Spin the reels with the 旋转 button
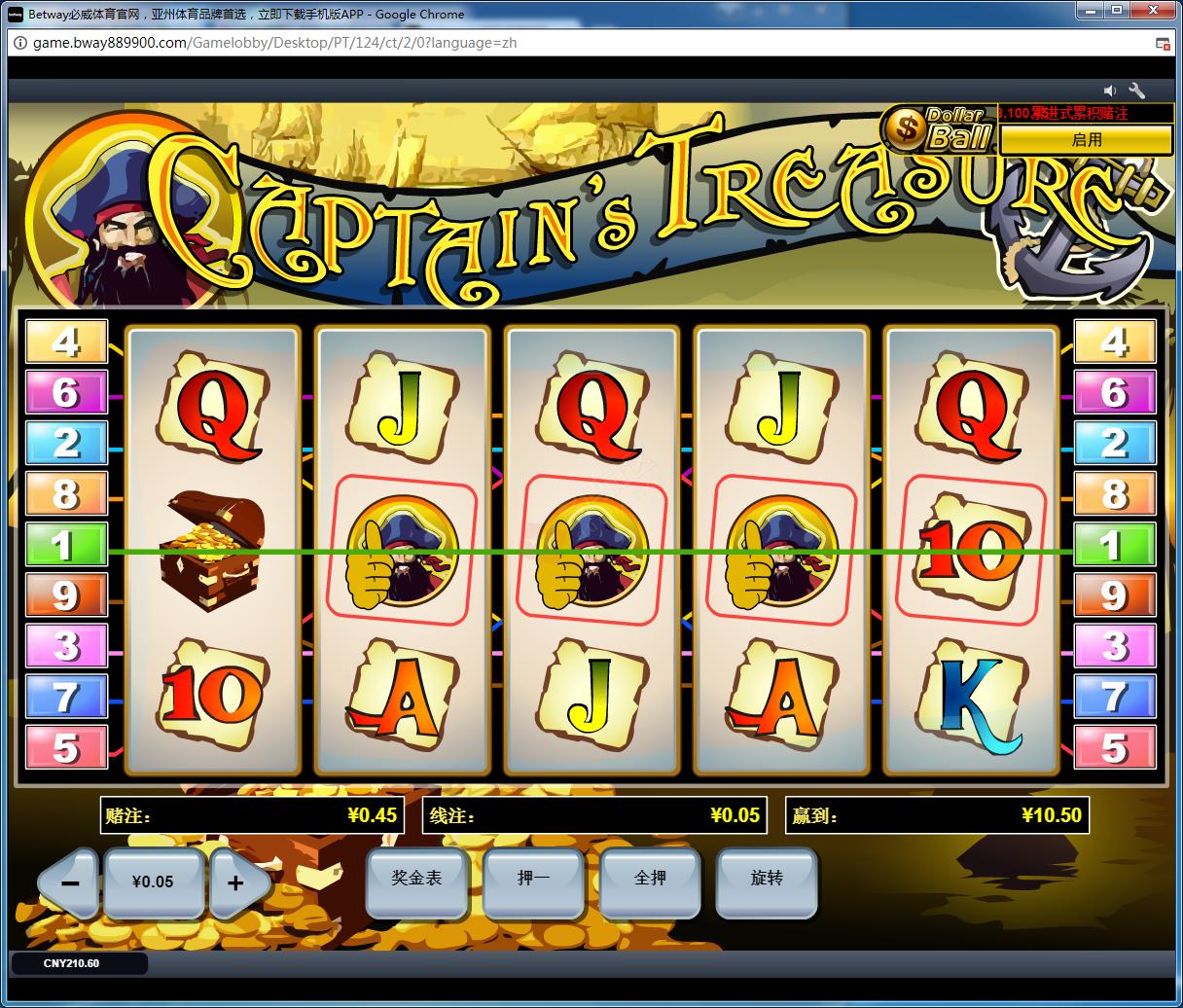This screenshot has width=1183, height=1008. point(767,881)
